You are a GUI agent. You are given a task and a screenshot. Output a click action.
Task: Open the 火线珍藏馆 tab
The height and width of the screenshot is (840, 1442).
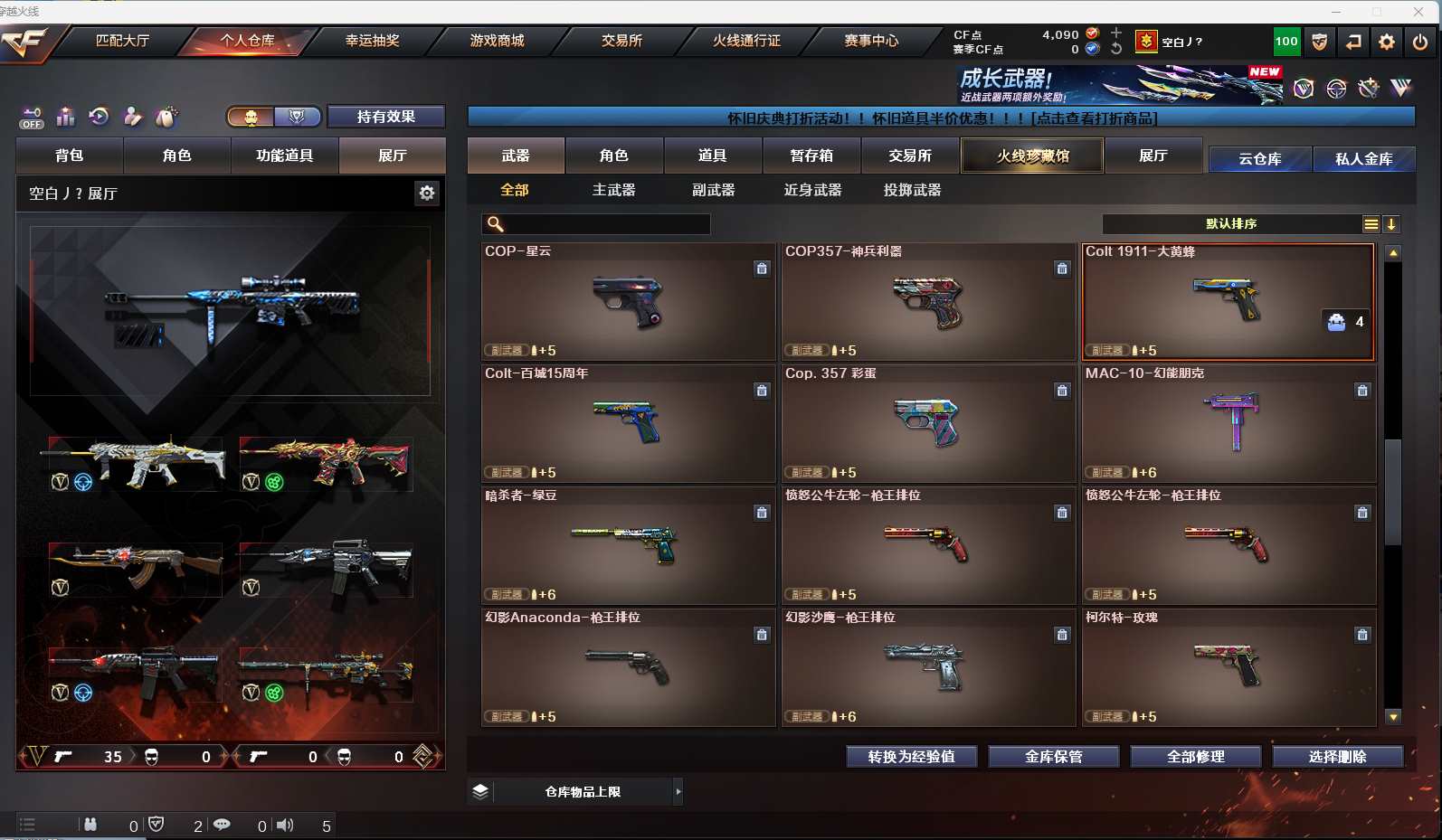pyautogui.click(x=1032, y=156)
